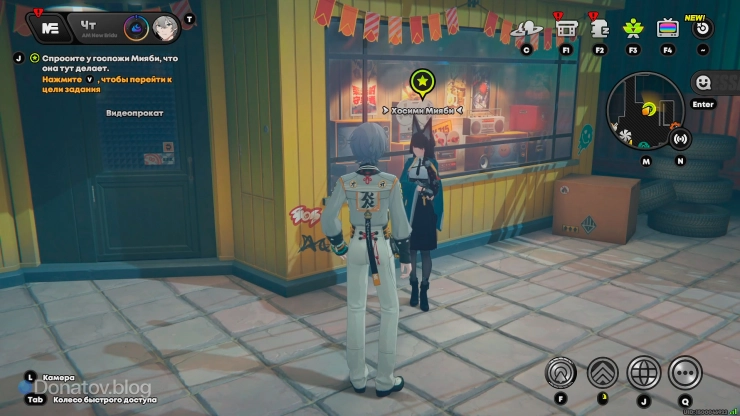Open the globe icon button
The image size is (740, 416).
643,372
